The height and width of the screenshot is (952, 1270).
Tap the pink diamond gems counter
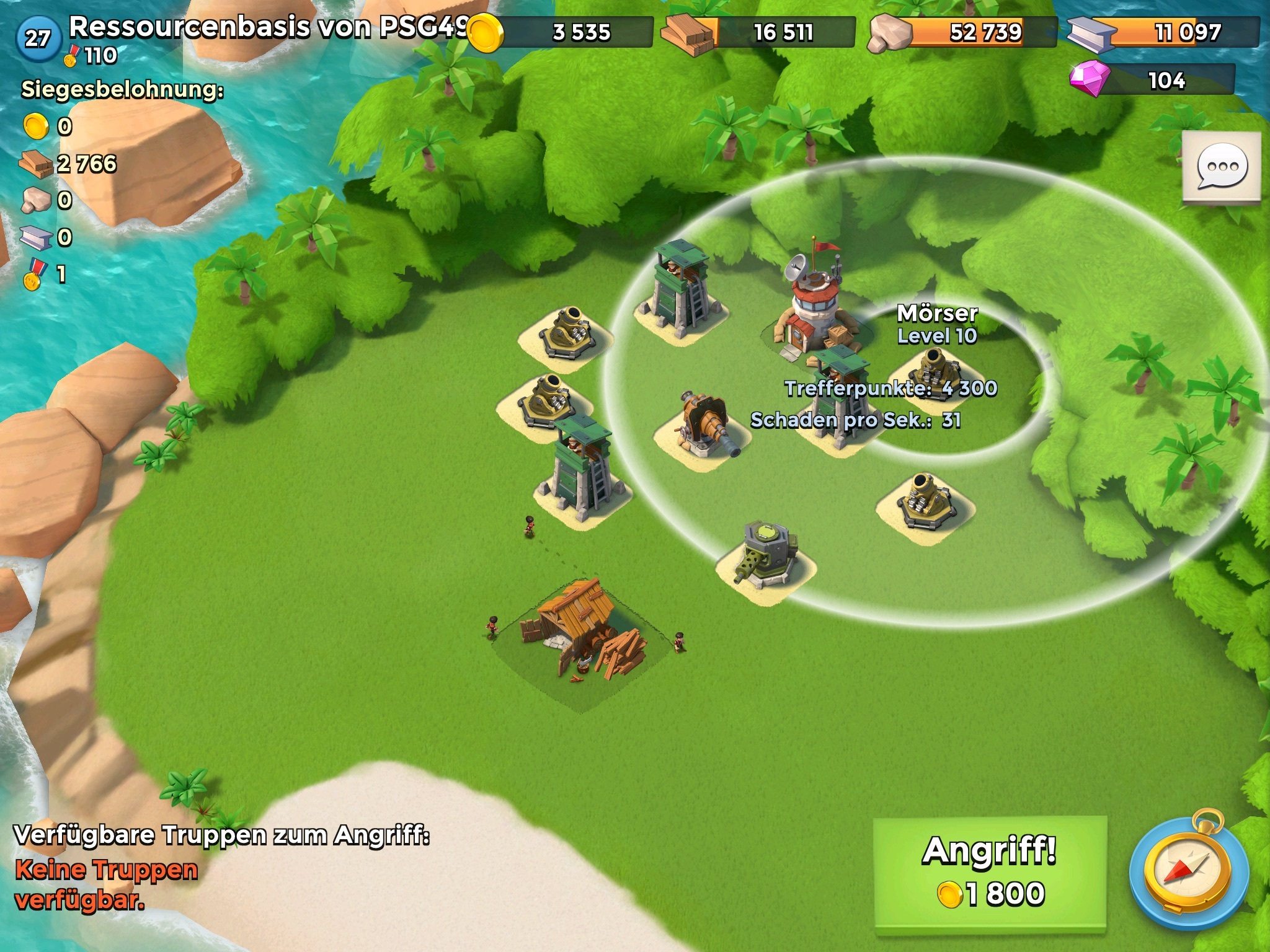point(1152,80)
